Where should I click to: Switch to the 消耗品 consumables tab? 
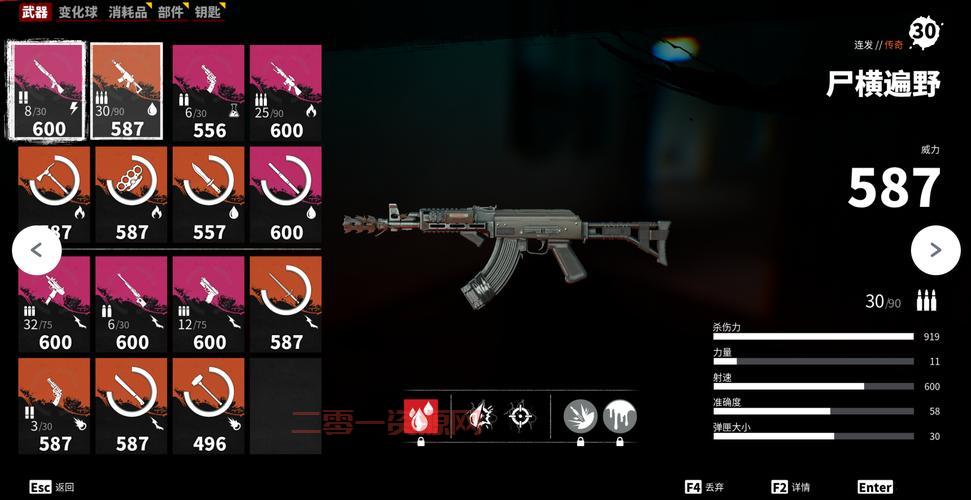click(x=127, y=12)
